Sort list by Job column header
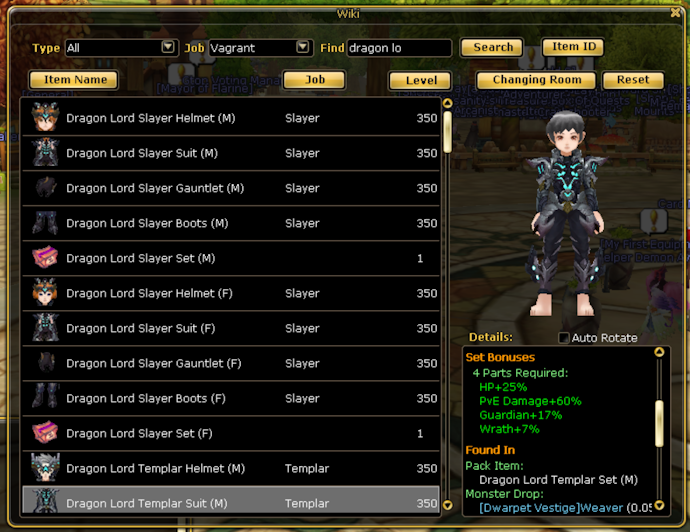The image size is (690, 532). point(315,80)
